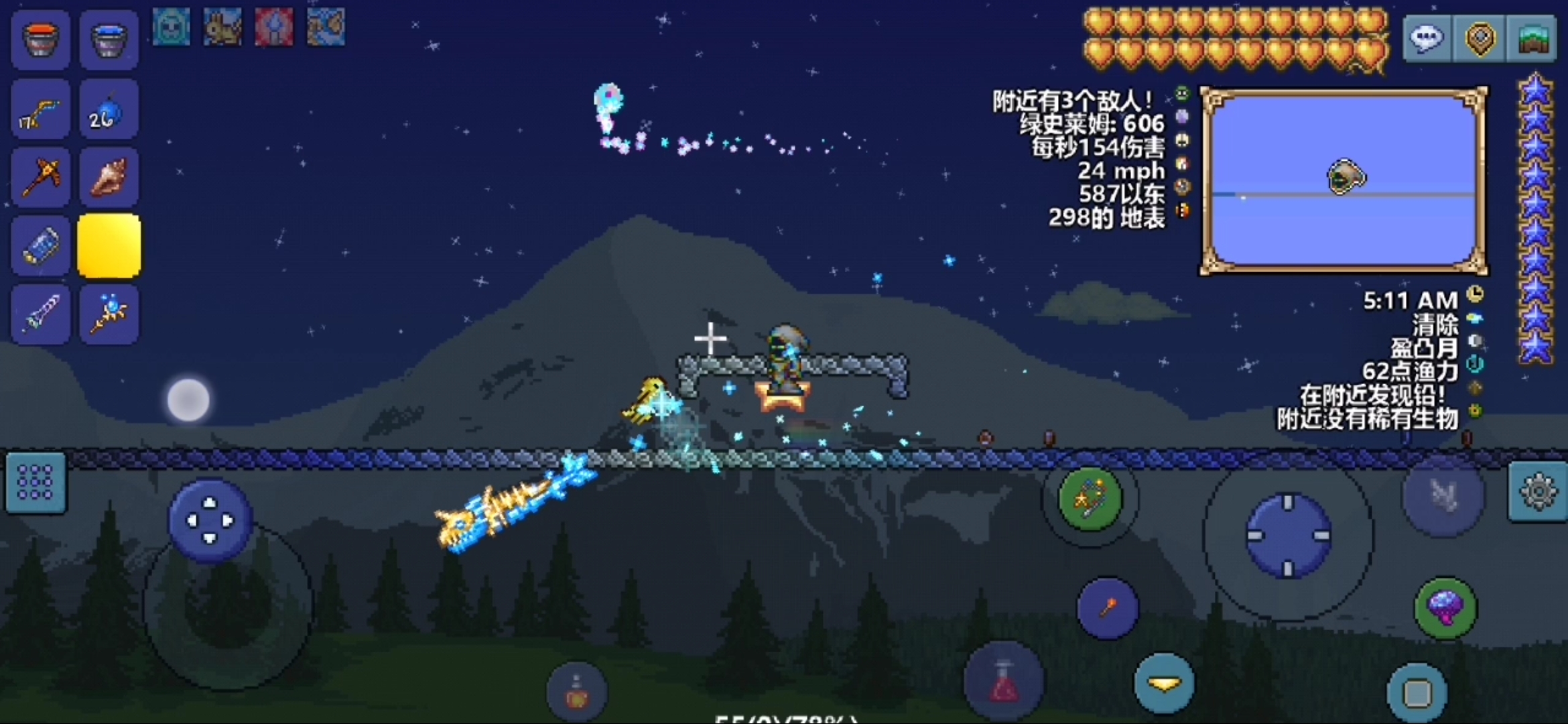Tap the green starry weapon quick-use button

tap(1090, 499)
